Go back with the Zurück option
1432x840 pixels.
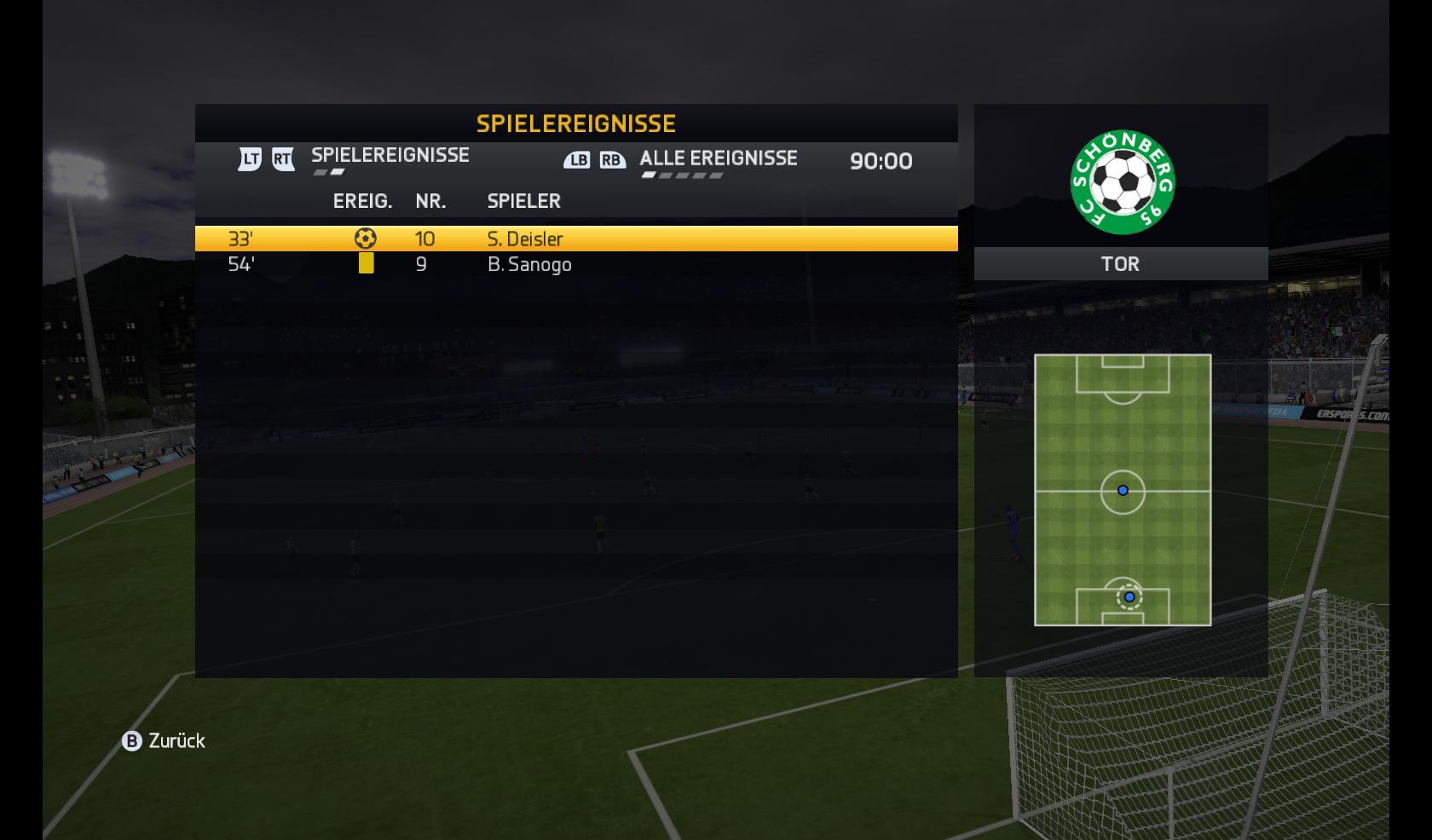165,741
